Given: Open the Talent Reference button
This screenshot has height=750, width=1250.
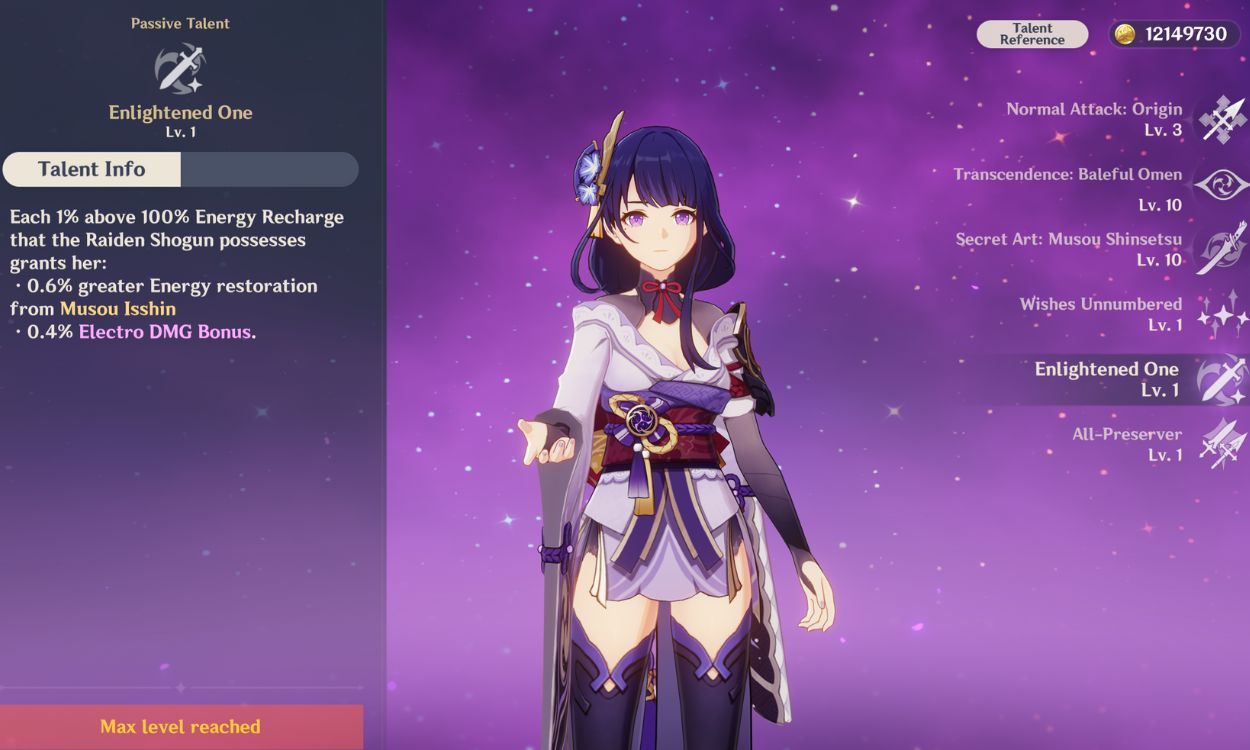Looking at the screenshot, I should [x=1032, y=34].
